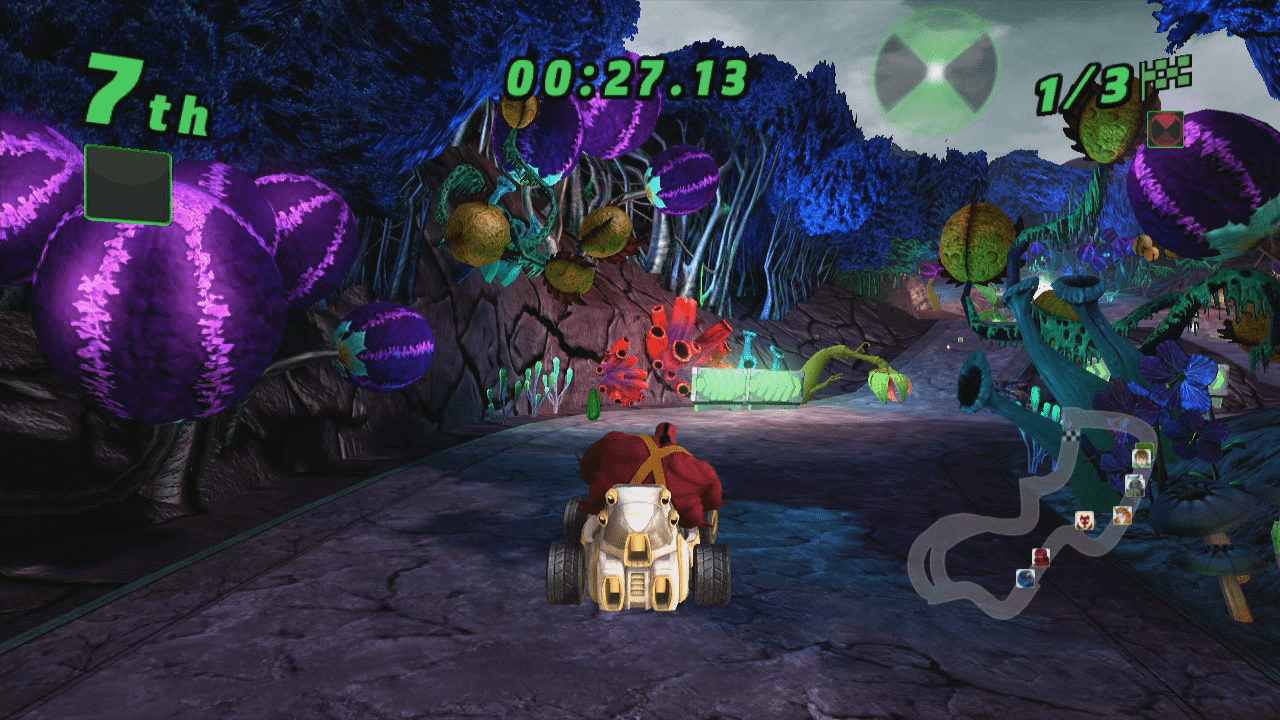Screen dimensions: 1280x720
Task: Select the red Omnitrix status icon
Action: point(1164,129)
